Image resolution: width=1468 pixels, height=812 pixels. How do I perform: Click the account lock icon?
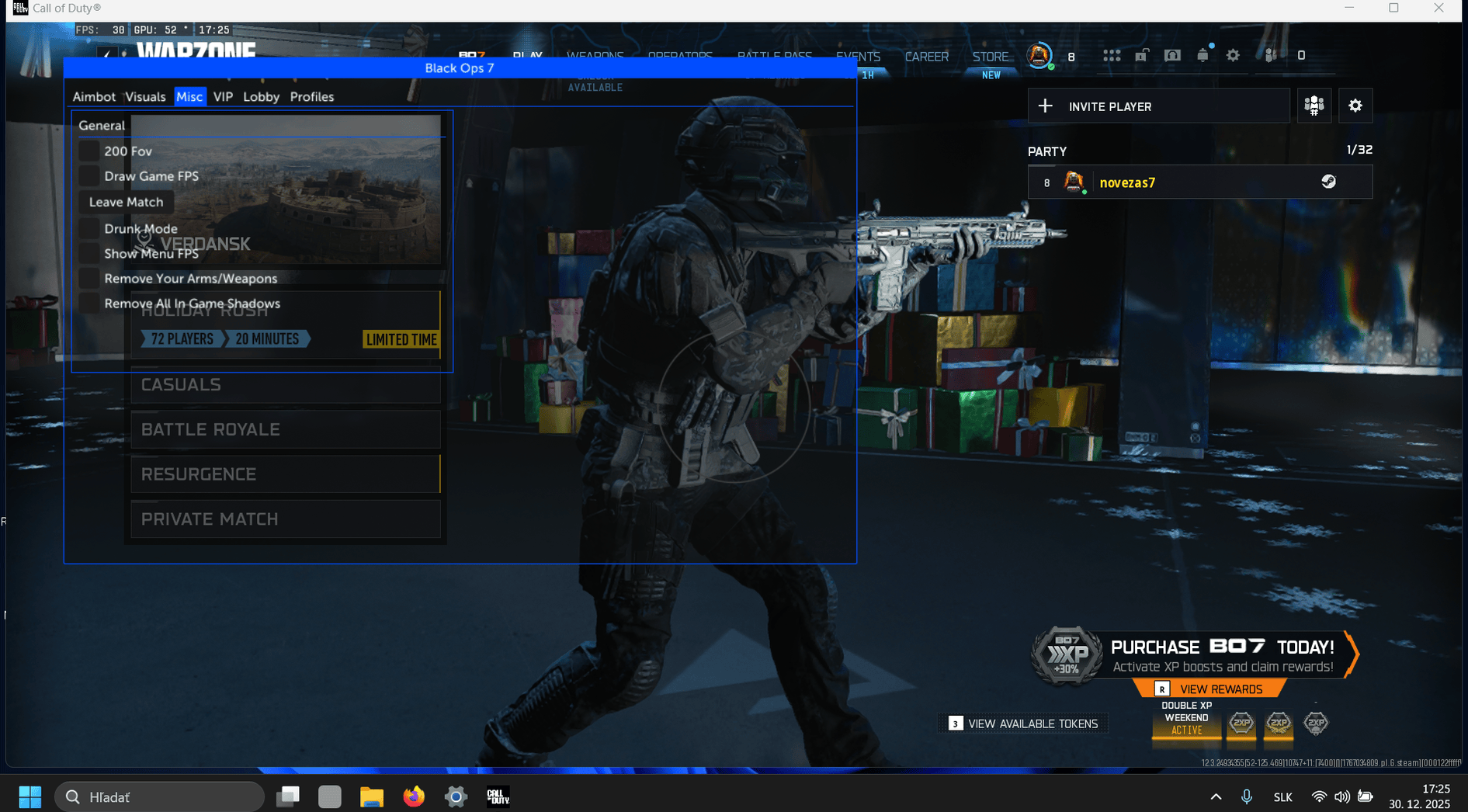click(x=1141, y=56)
